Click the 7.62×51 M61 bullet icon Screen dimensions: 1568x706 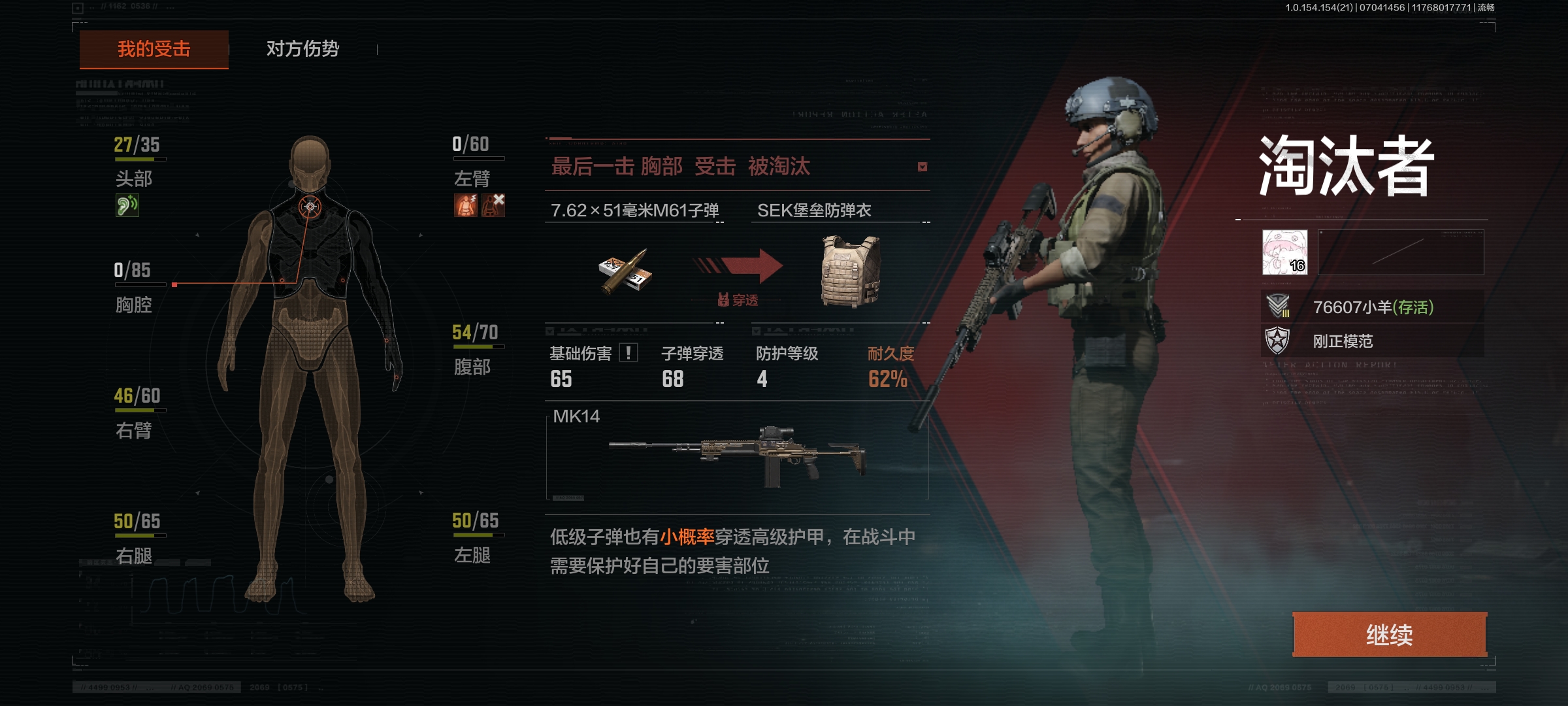pos(625,271)
